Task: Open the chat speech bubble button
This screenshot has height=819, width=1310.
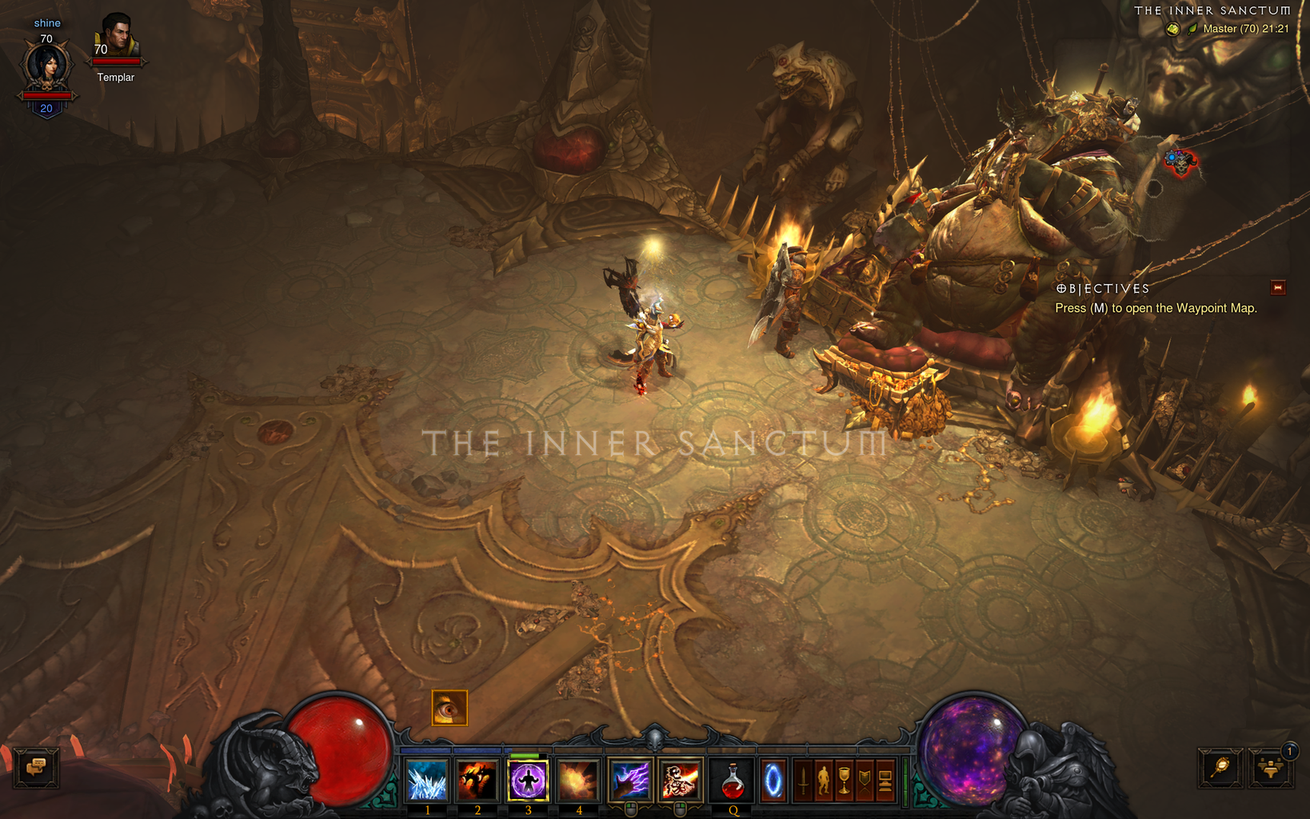Action: coord(37,768)
